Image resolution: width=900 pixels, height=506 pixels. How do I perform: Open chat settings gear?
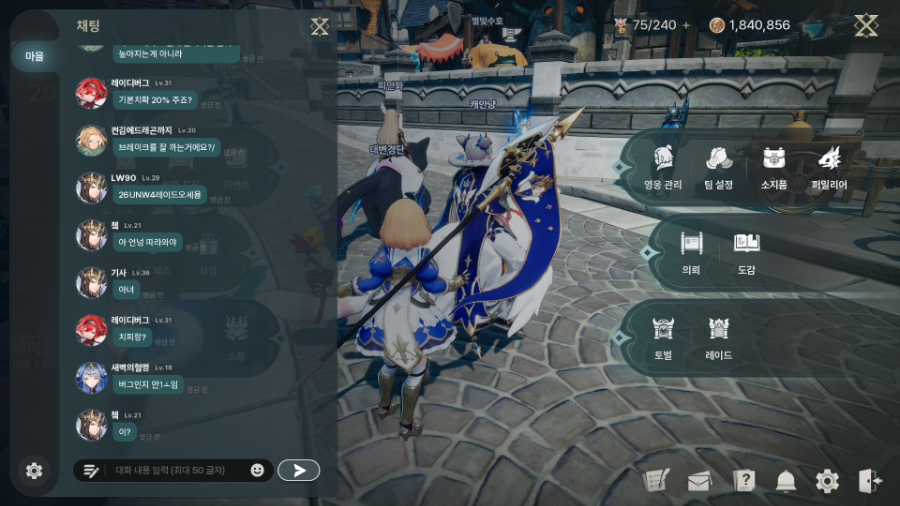click(x=34, y=470)
